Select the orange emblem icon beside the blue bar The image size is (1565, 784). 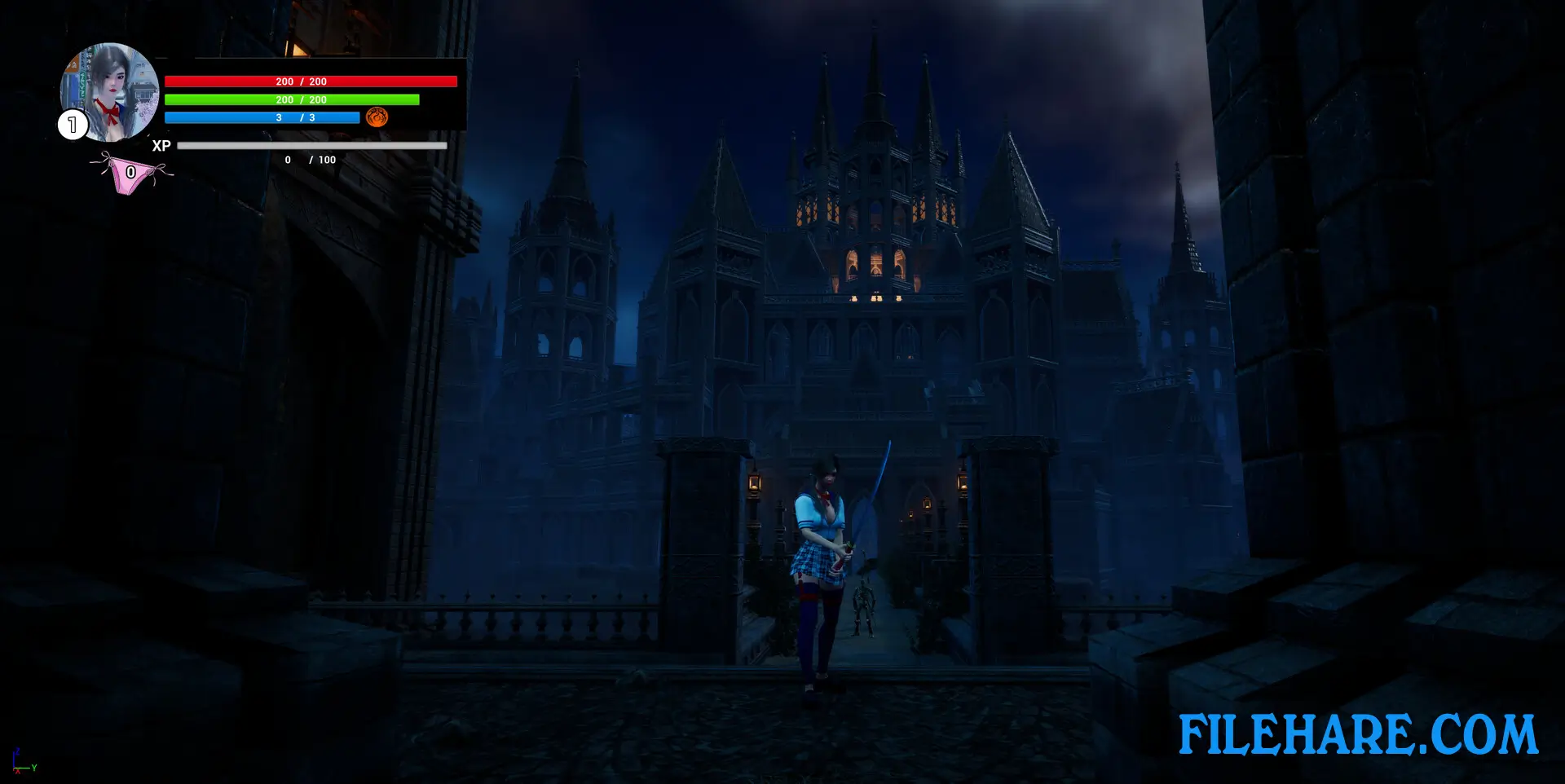tap(377, 117)
